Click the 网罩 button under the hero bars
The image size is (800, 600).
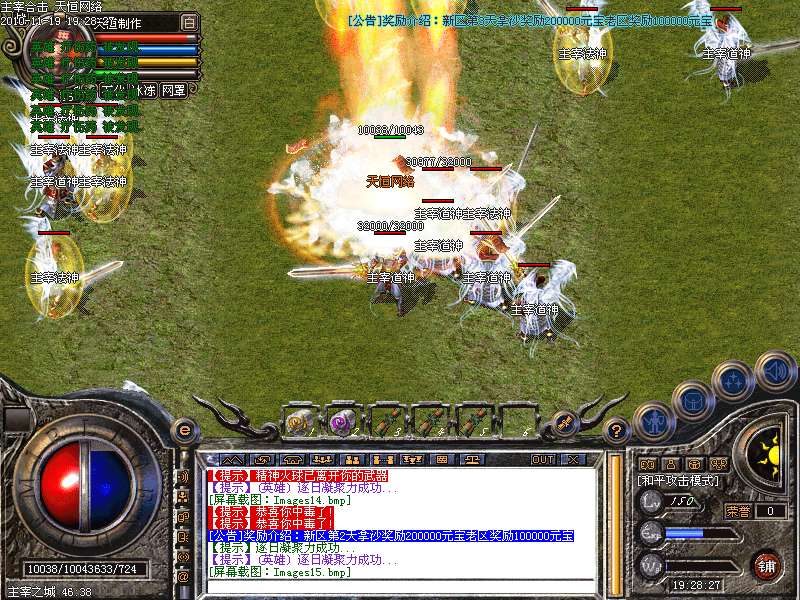click(173, 90)
